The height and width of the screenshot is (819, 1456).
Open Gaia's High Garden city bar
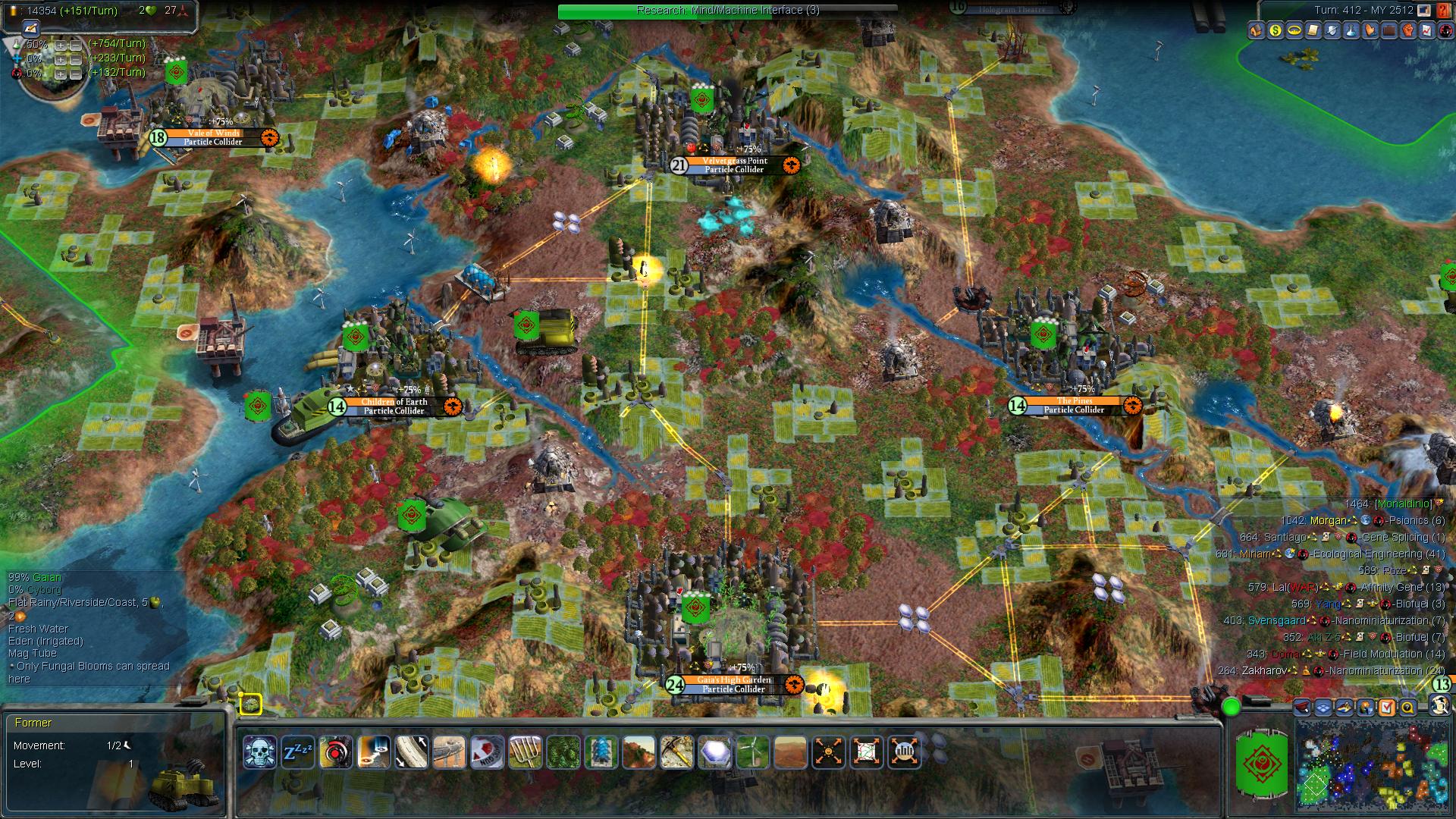(x=733, y=685)
